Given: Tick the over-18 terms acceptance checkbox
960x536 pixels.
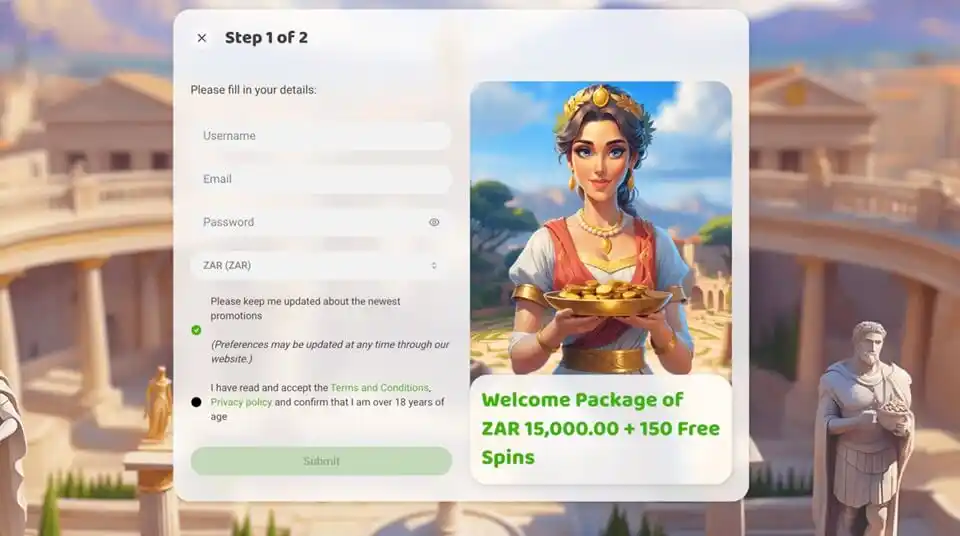Looking at the screenshot, I should tap(196, 402).
